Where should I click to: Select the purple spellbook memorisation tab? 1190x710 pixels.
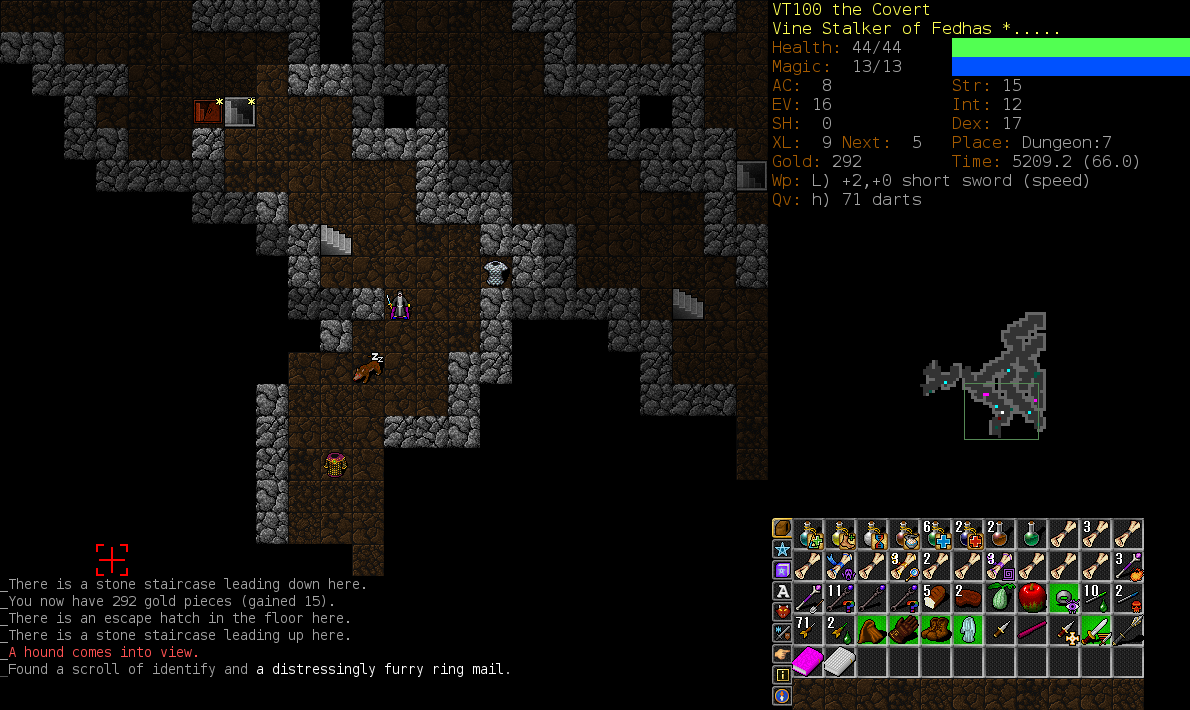781,570
